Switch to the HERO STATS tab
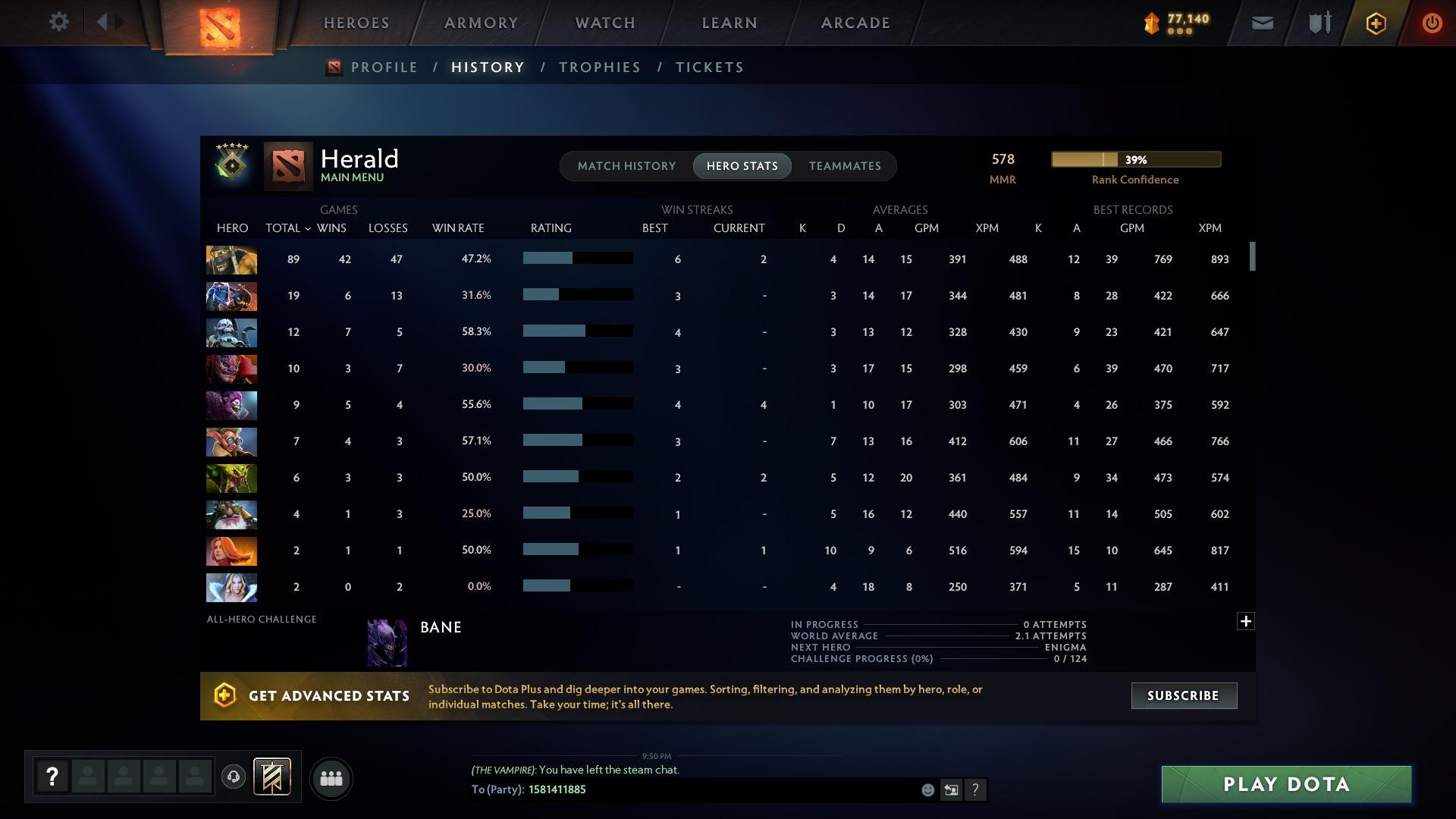 click(742, 166)
